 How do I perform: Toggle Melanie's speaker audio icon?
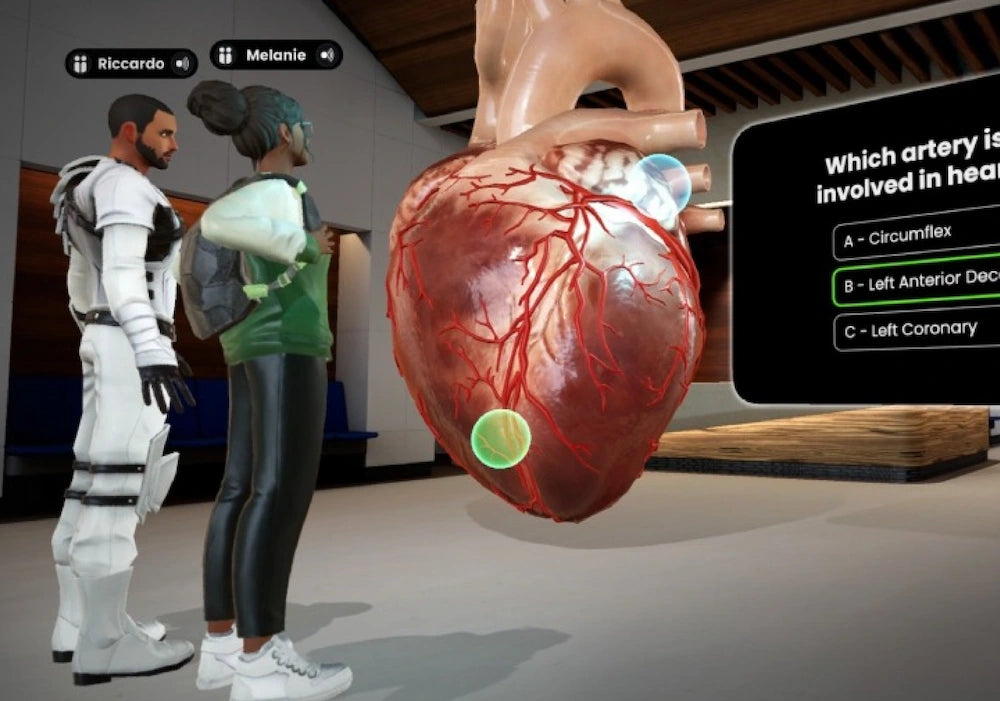click(326, 55)
